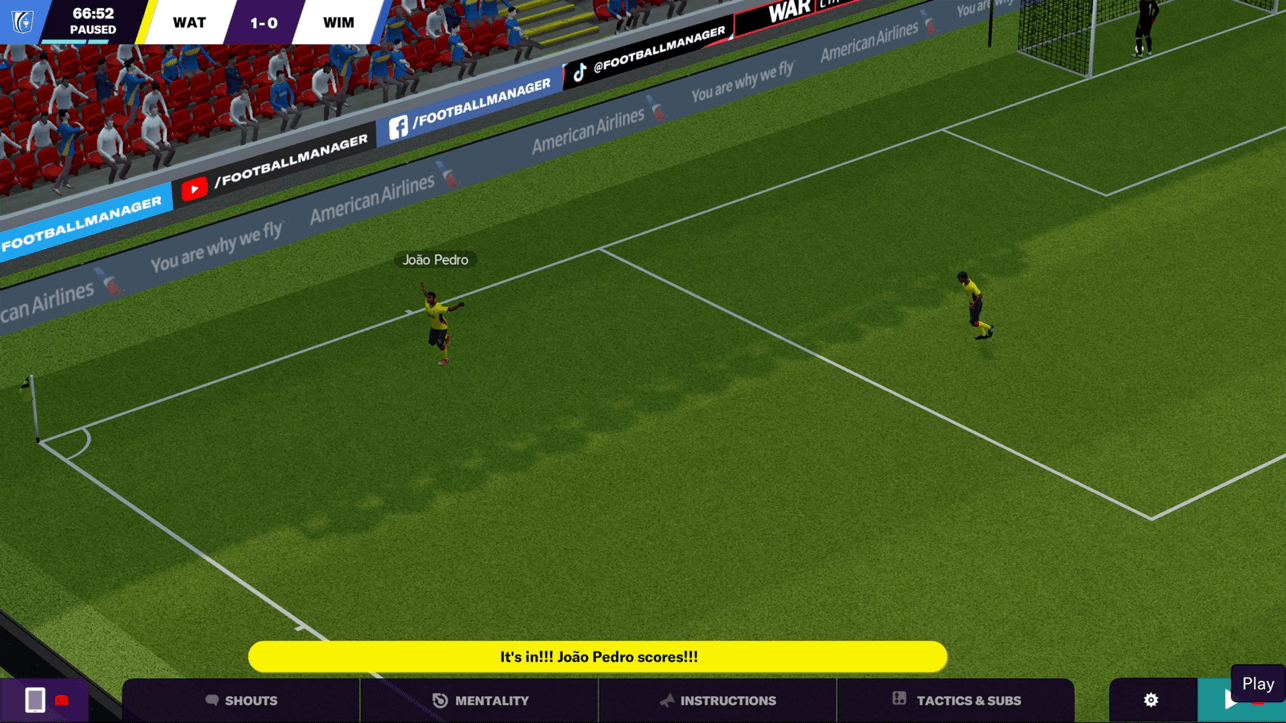Open team Instructions

[x=717, y=700]
